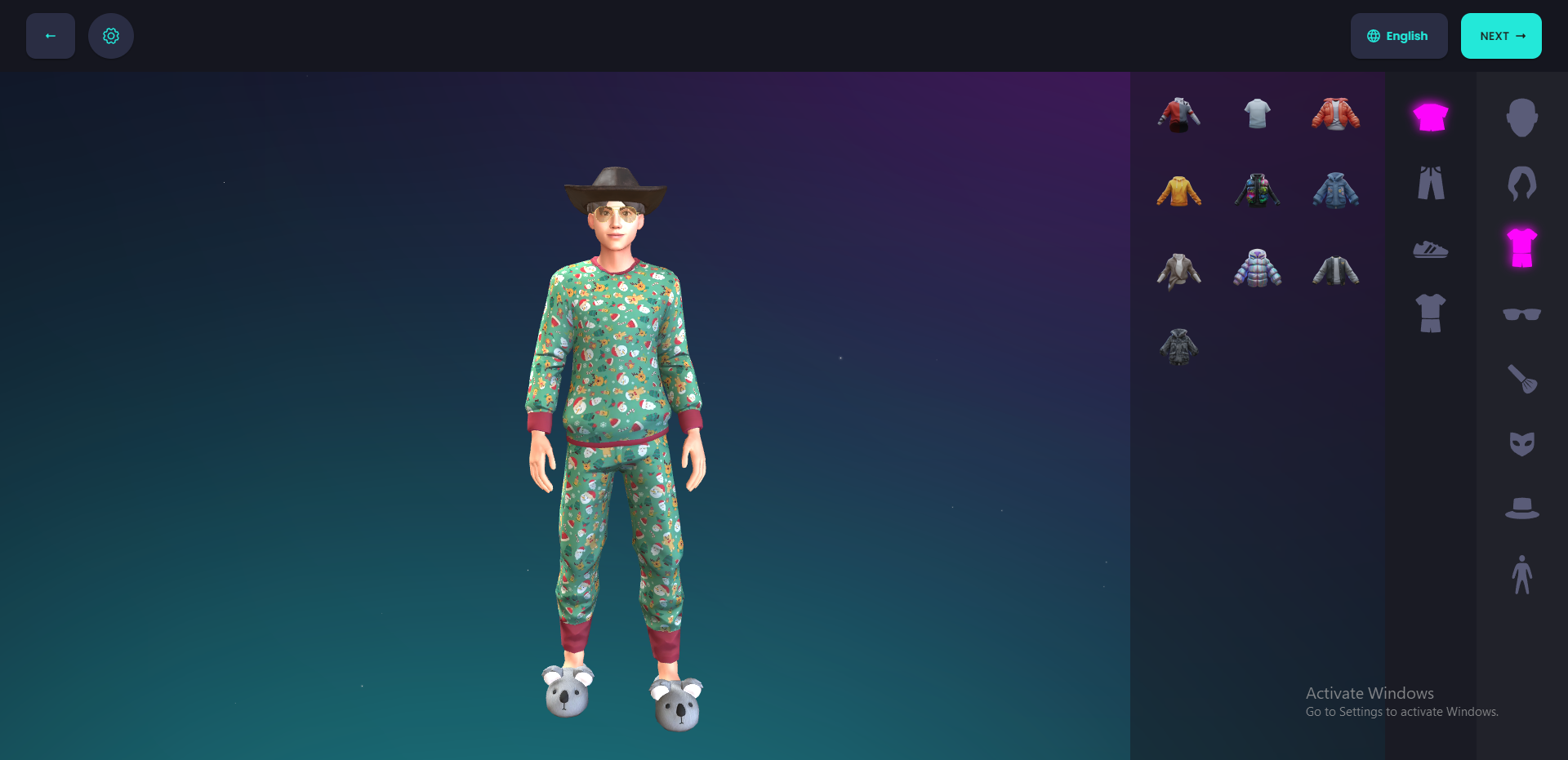
Task: Open the face mask category
Action: click(x=1521, y=443)
